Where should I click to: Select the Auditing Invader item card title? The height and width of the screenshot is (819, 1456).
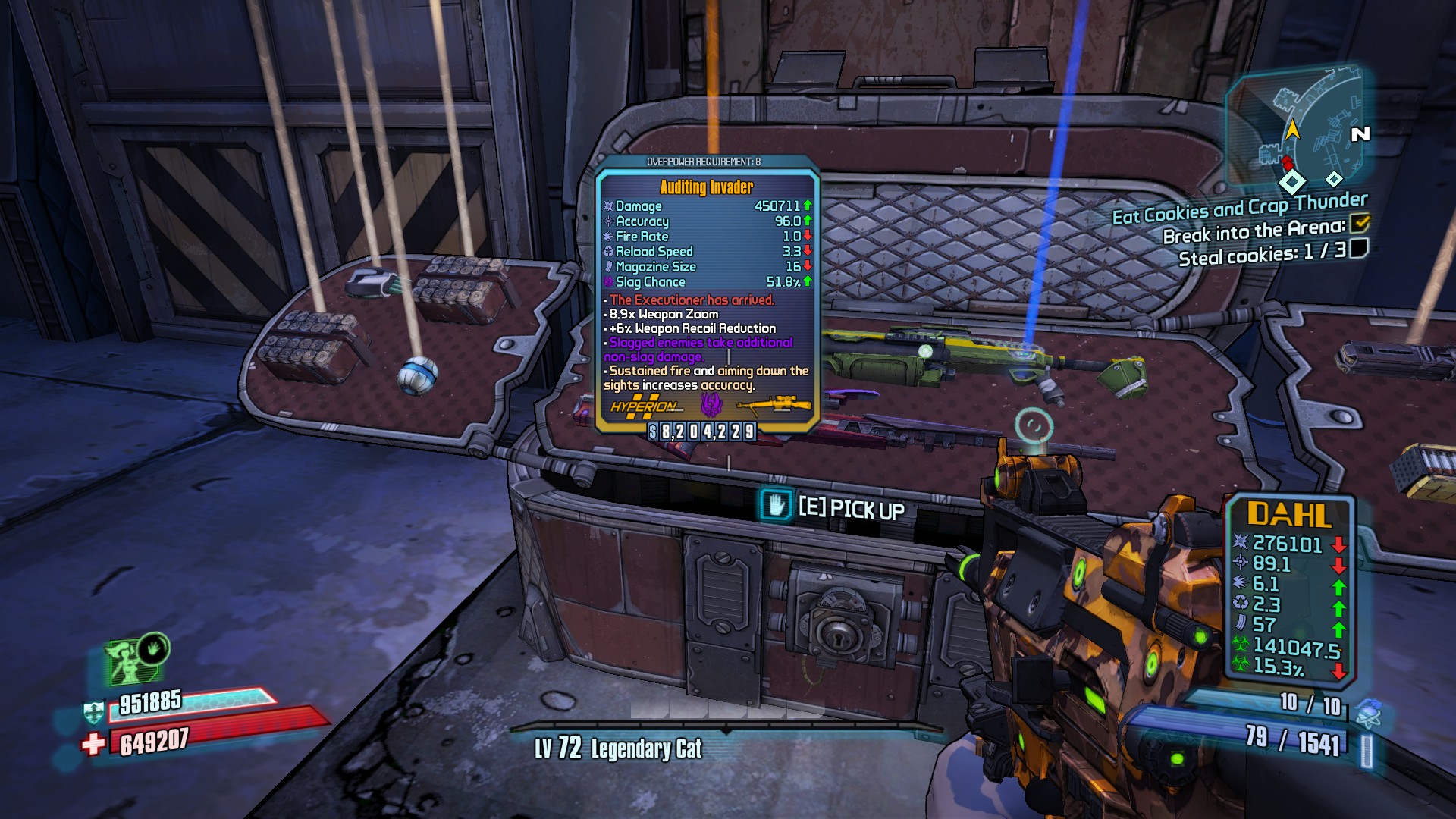click(706, 187)
